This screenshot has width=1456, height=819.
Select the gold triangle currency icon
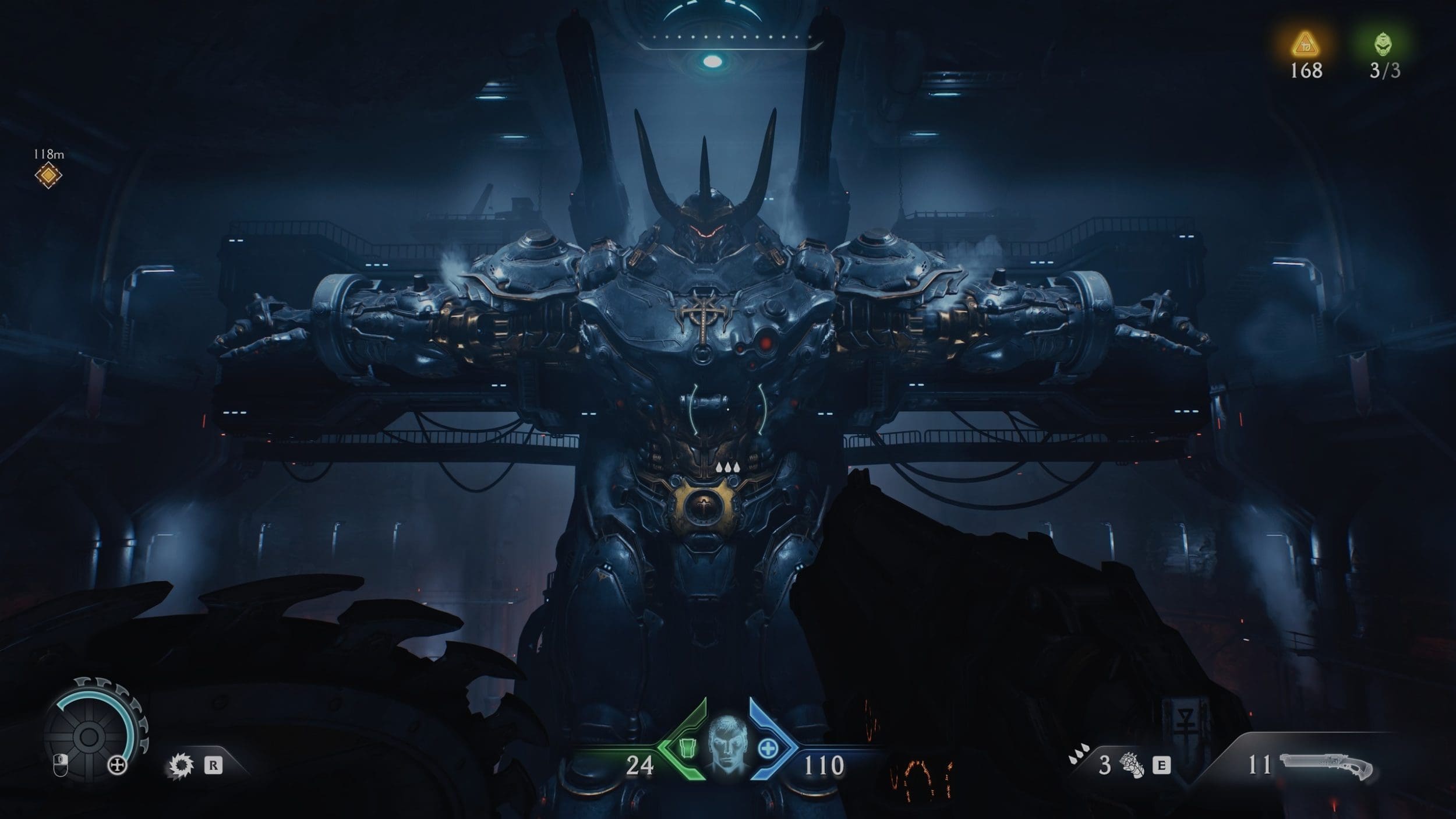pos(1305,44)
